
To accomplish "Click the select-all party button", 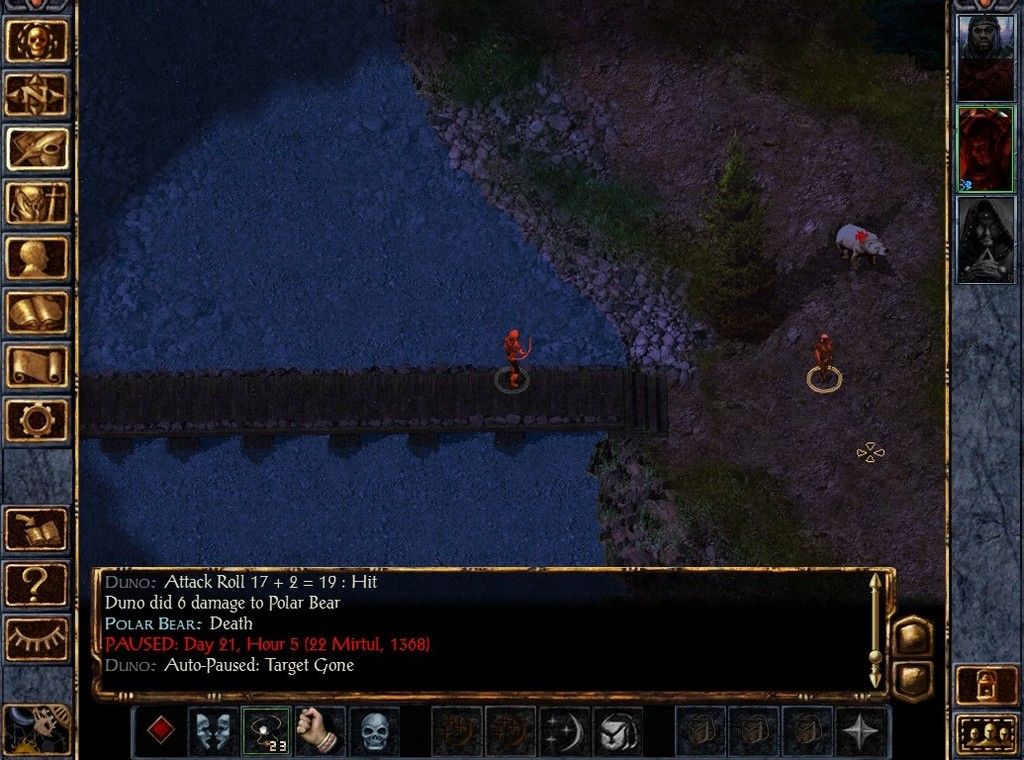I will [985, 735].
